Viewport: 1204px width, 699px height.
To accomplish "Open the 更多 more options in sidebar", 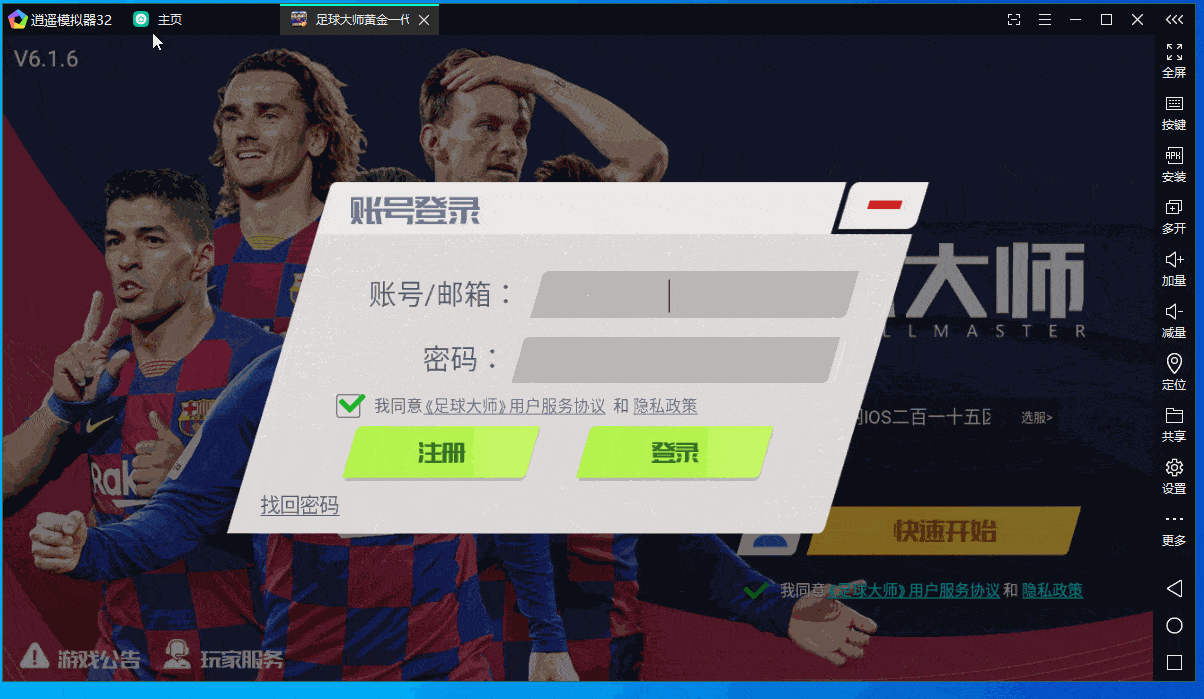I will click(x=1174, y=528).
